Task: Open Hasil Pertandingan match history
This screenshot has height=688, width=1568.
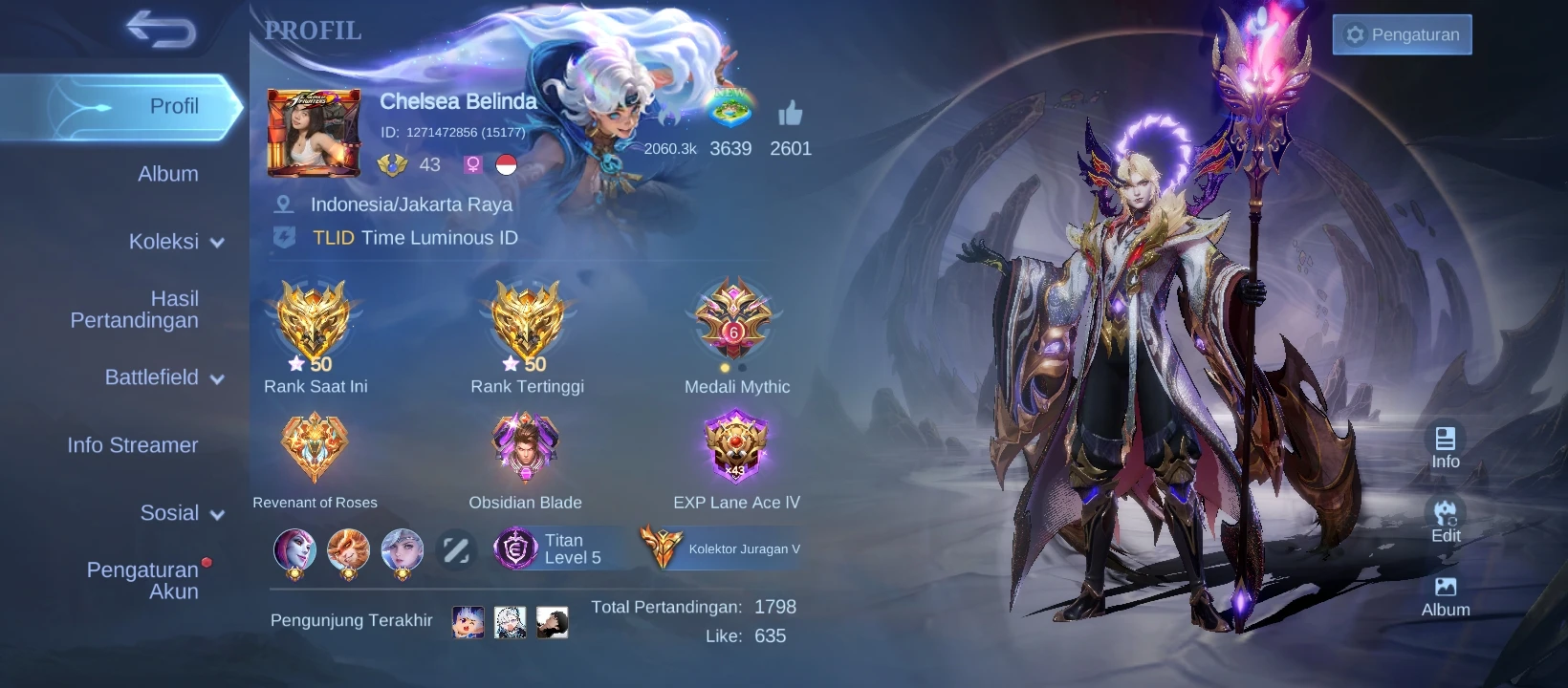Action: pos(135,310)
